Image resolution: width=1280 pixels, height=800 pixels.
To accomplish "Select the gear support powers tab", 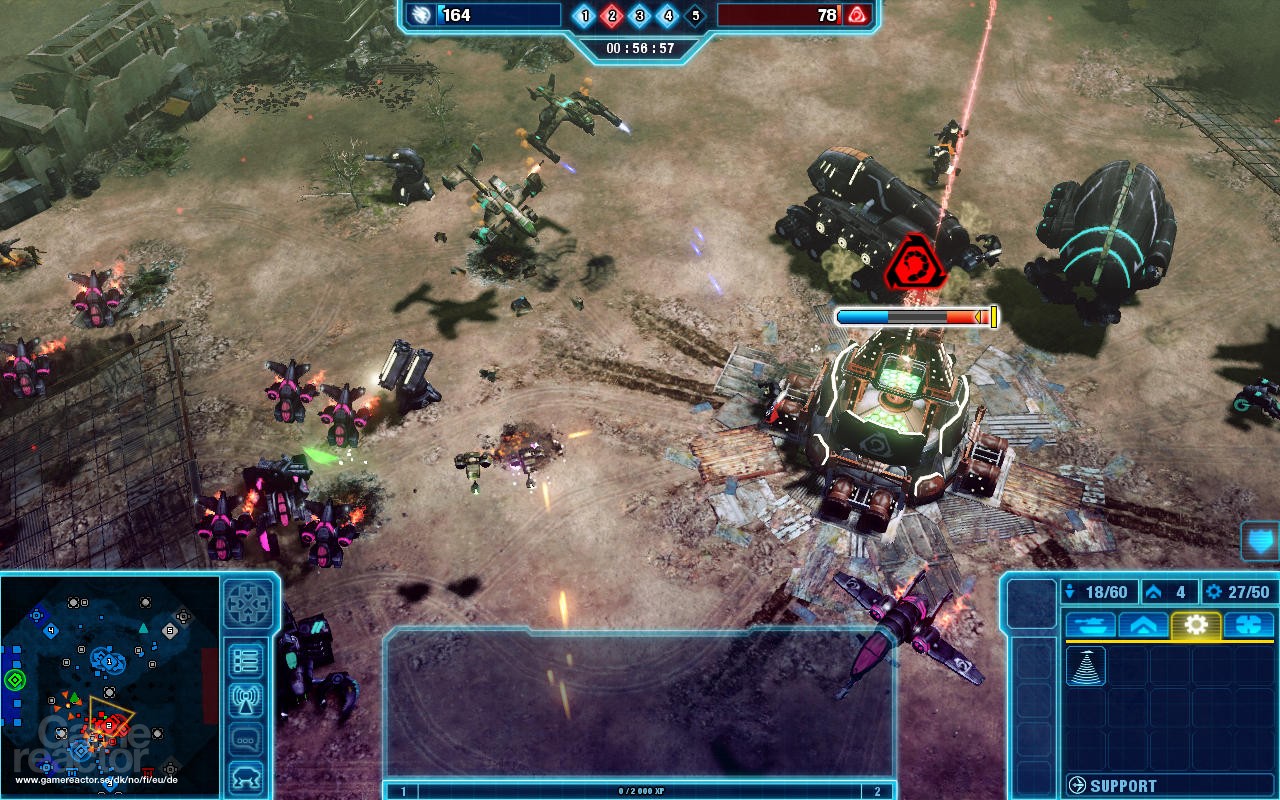I will [1196, 625].
